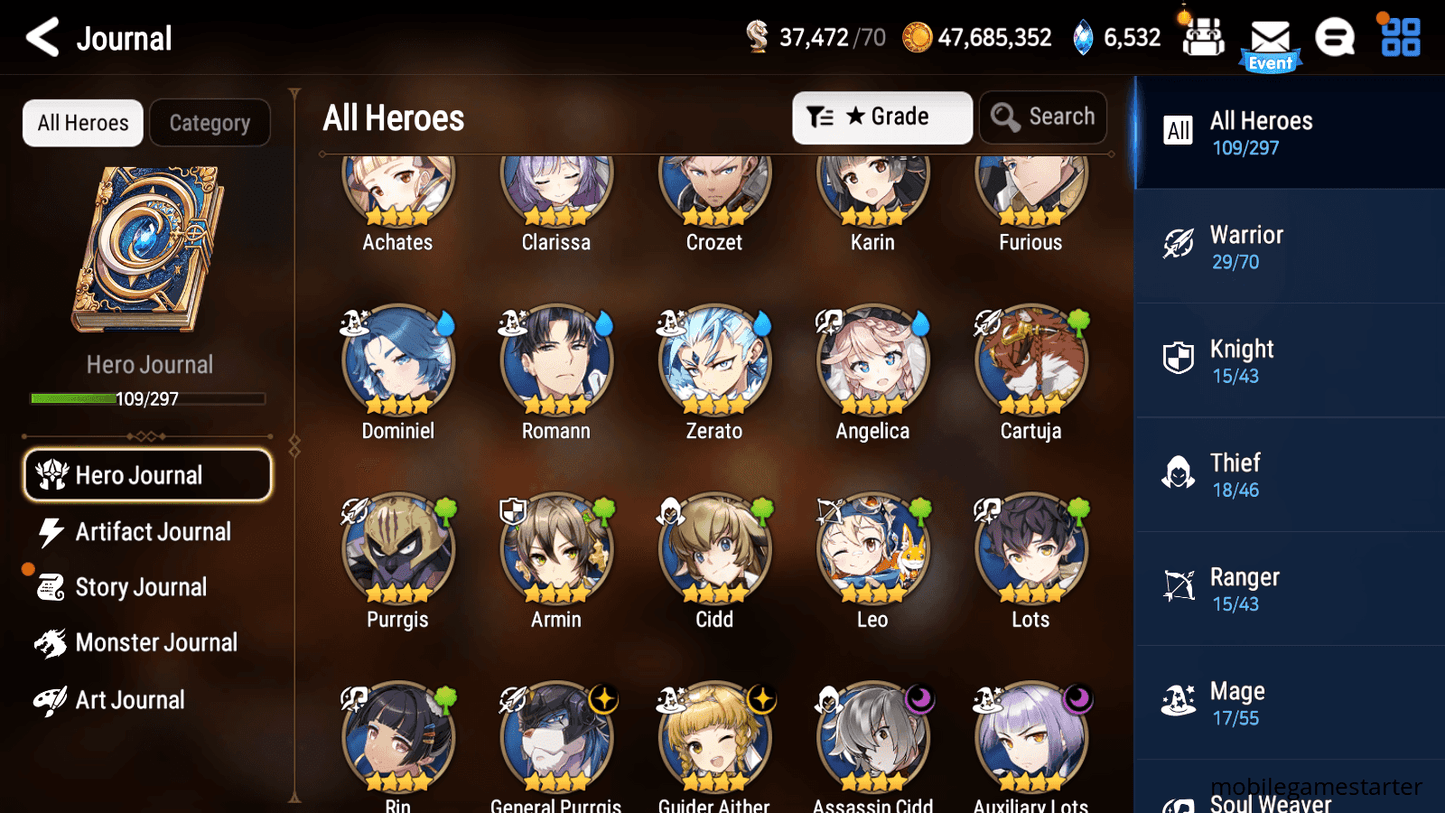Open the chat bubble icon

point(1335,36)
